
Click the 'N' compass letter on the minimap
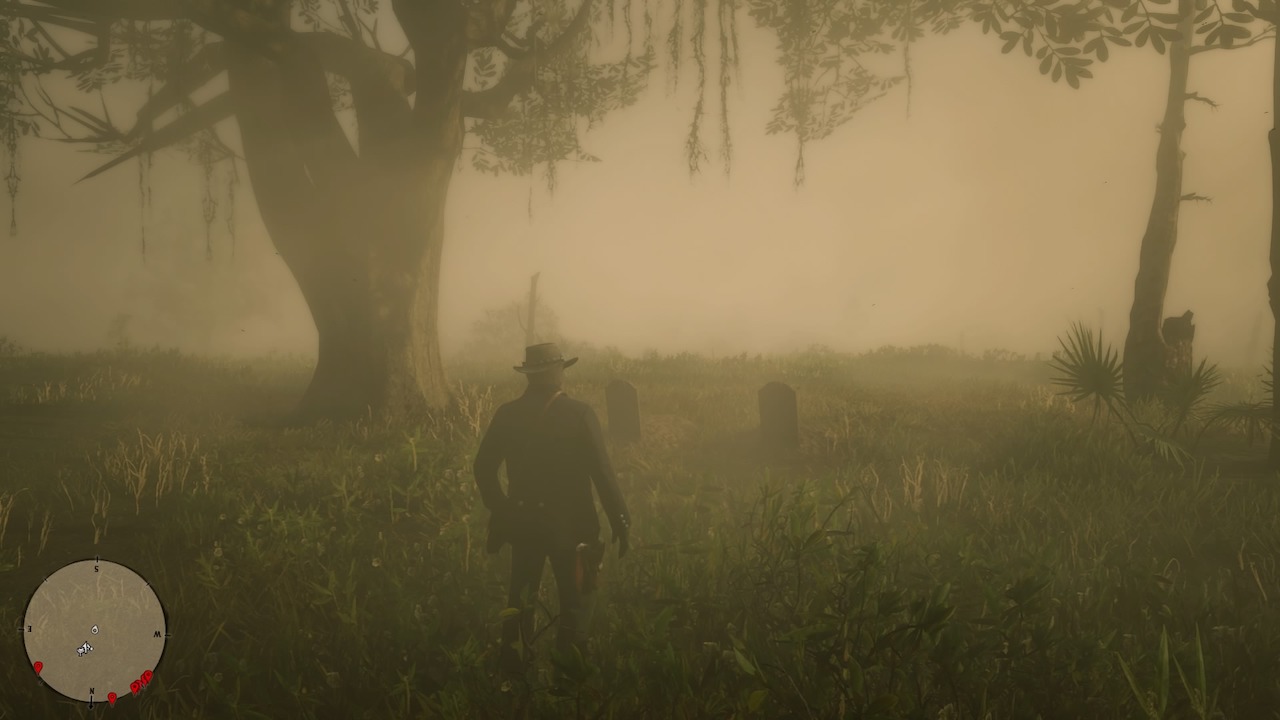tap(92, 691)
